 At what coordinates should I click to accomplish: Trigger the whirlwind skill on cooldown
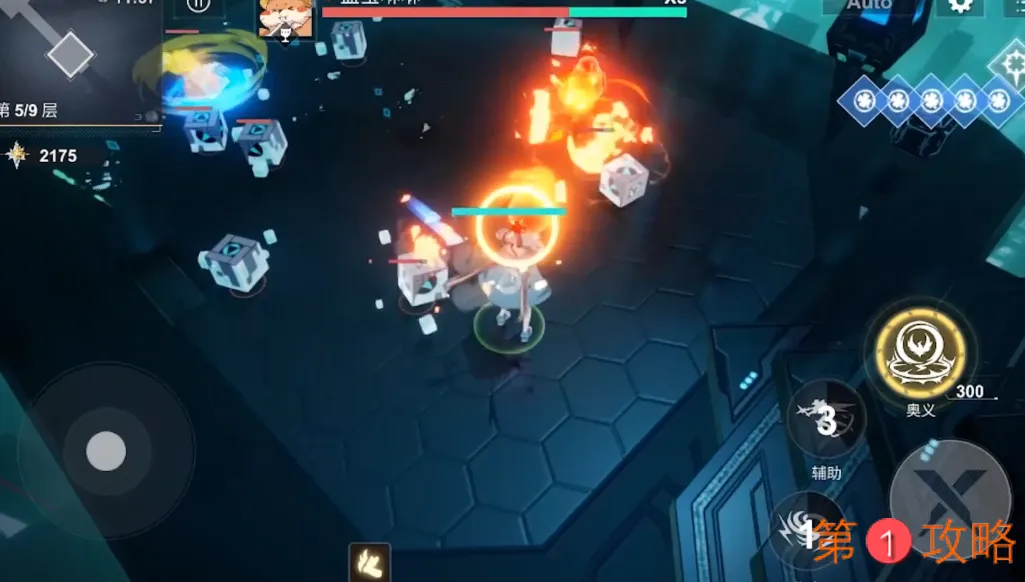(x=806, y=530)
